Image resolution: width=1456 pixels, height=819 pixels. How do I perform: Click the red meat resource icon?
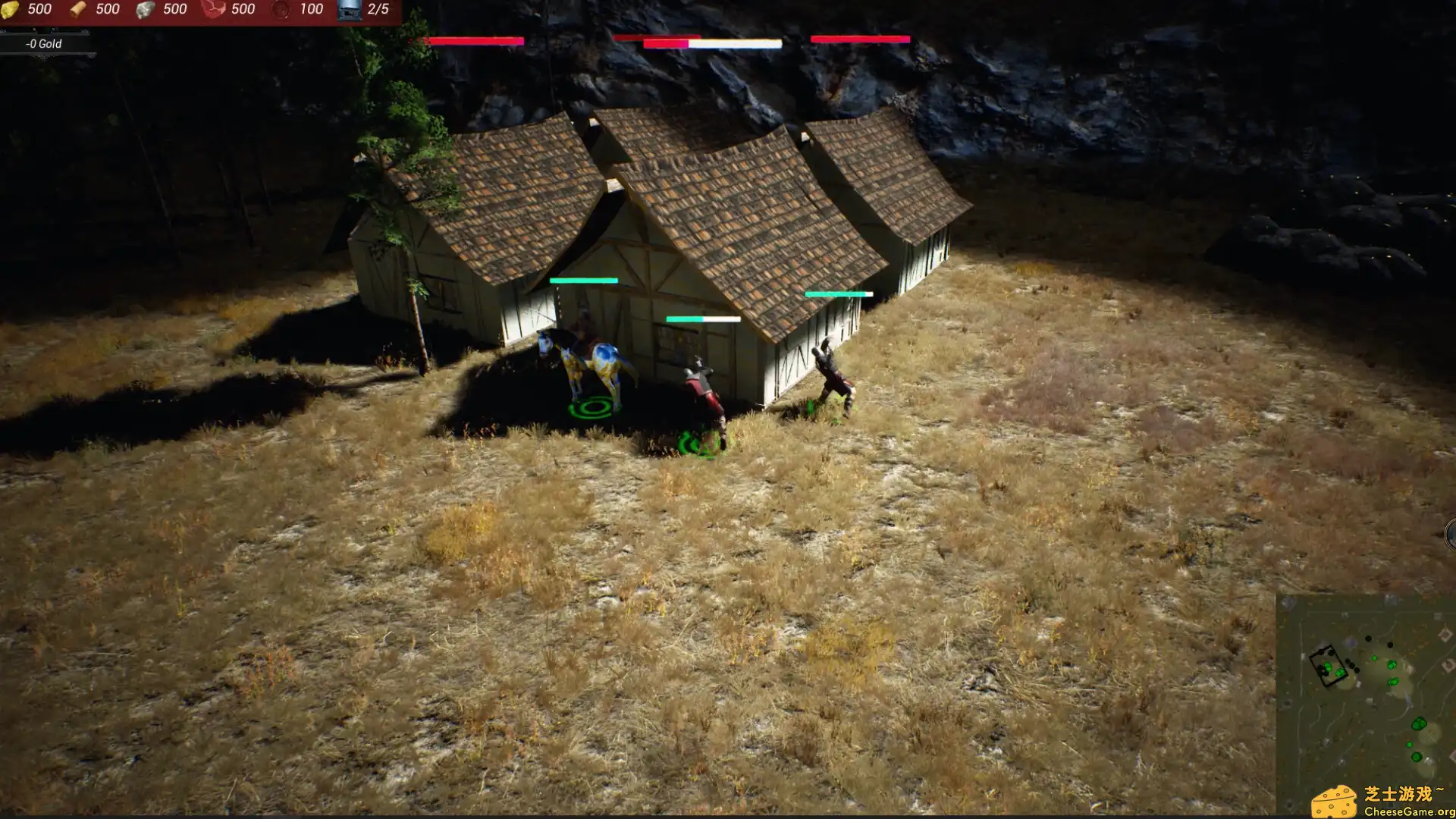[214, 9]
